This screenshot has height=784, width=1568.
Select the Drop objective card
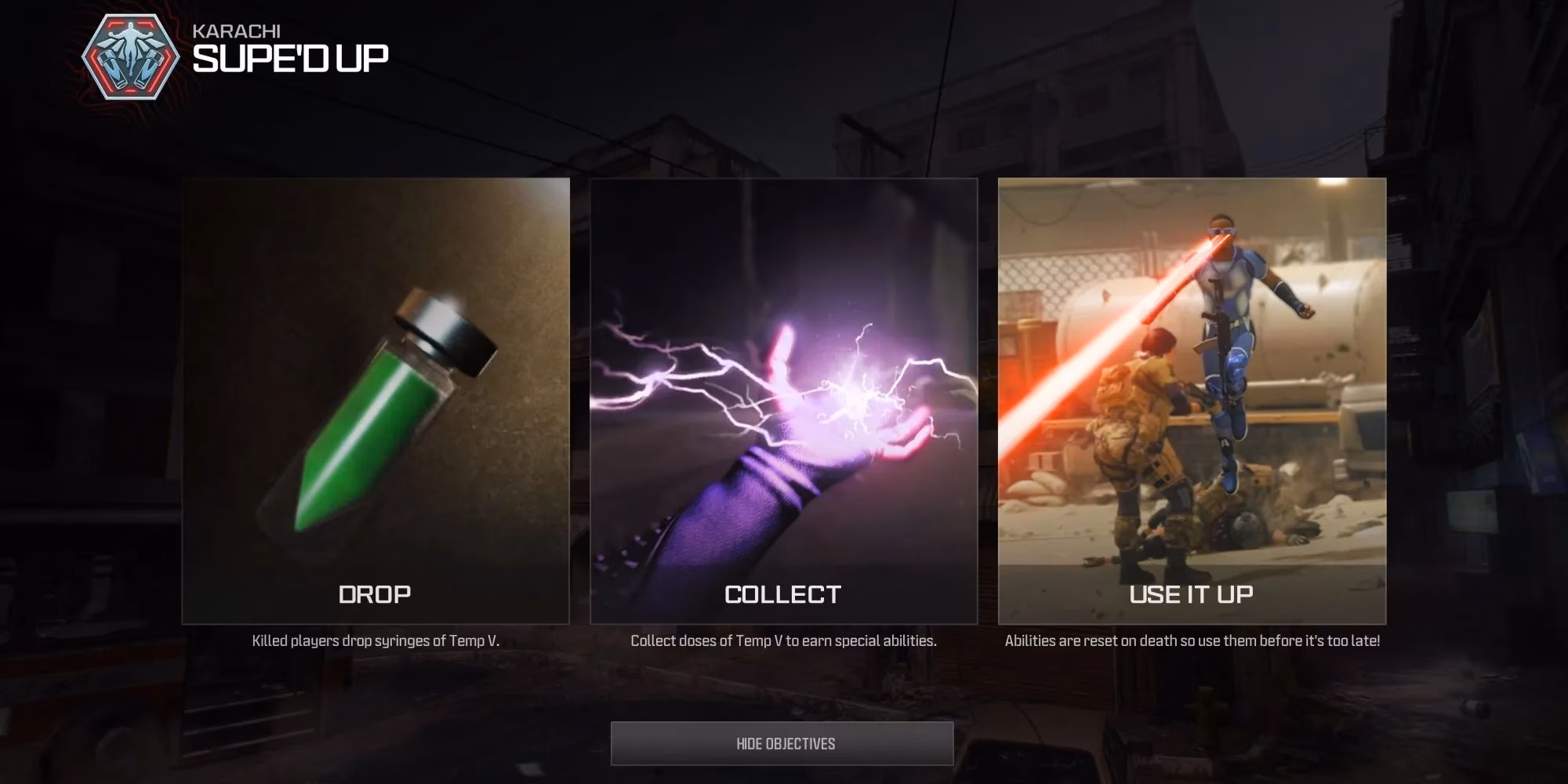(376, 401)
